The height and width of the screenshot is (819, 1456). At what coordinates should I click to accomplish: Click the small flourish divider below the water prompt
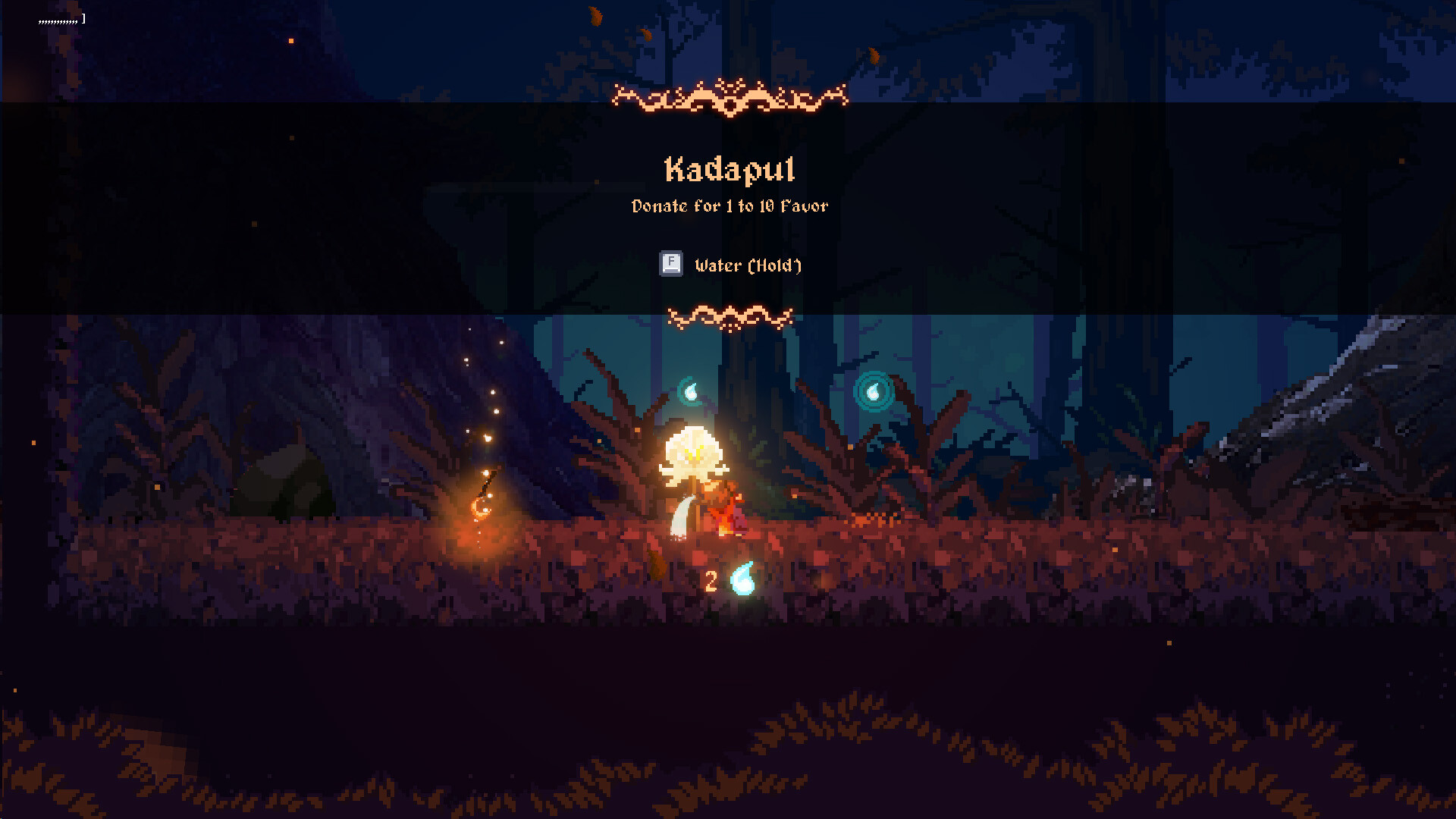click(730, 315)
